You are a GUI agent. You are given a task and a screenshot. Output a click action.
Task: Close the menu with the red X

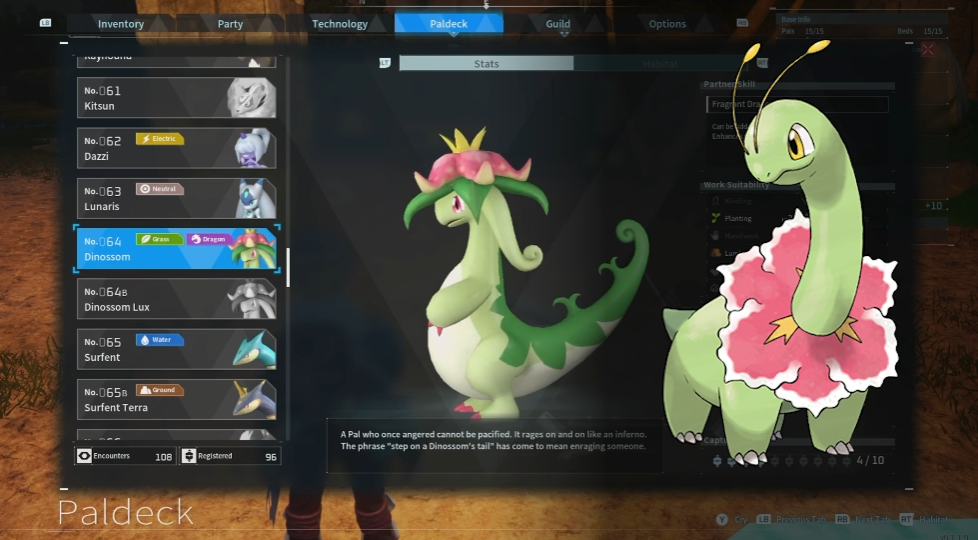[927, 49]
